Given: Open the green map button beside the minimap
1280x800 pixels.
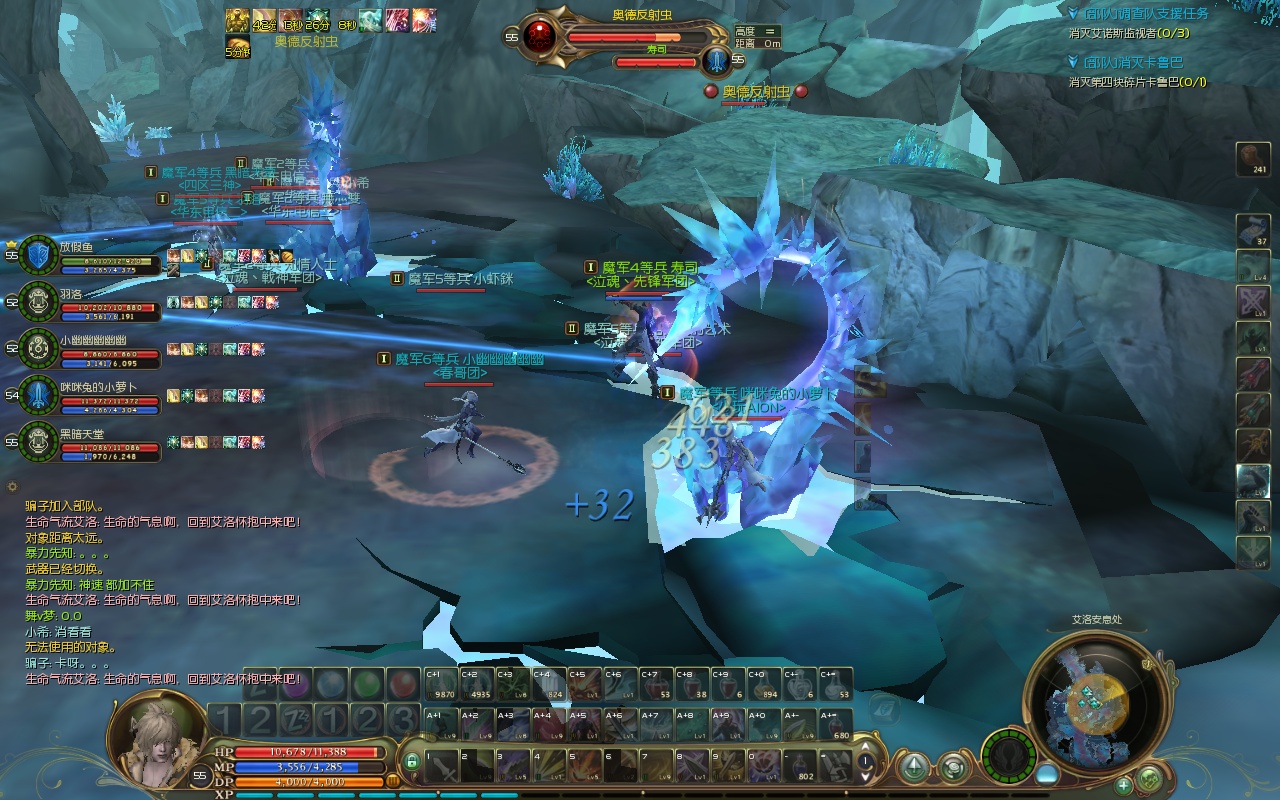Looking at the screenshot, I should coord(1150,778).
